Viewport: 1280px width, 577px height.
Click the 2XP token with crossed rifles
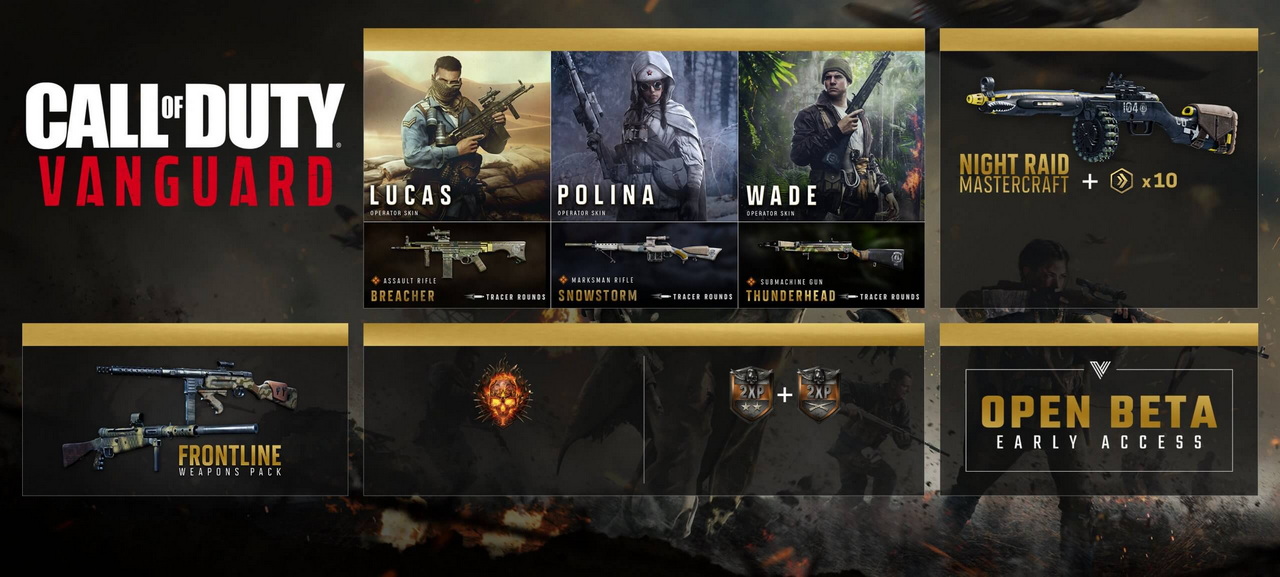coord(819,394)
